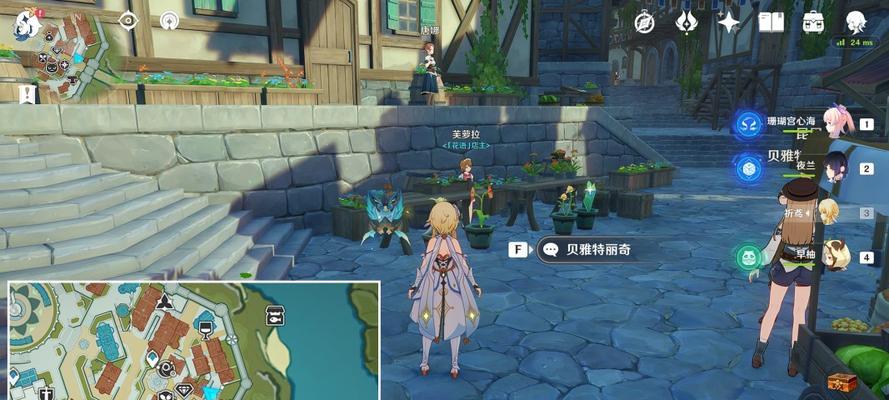The image size is (889, 400).
Task: Select the 贝雅特丽奇 dialogue option
Action: point(584,250)
